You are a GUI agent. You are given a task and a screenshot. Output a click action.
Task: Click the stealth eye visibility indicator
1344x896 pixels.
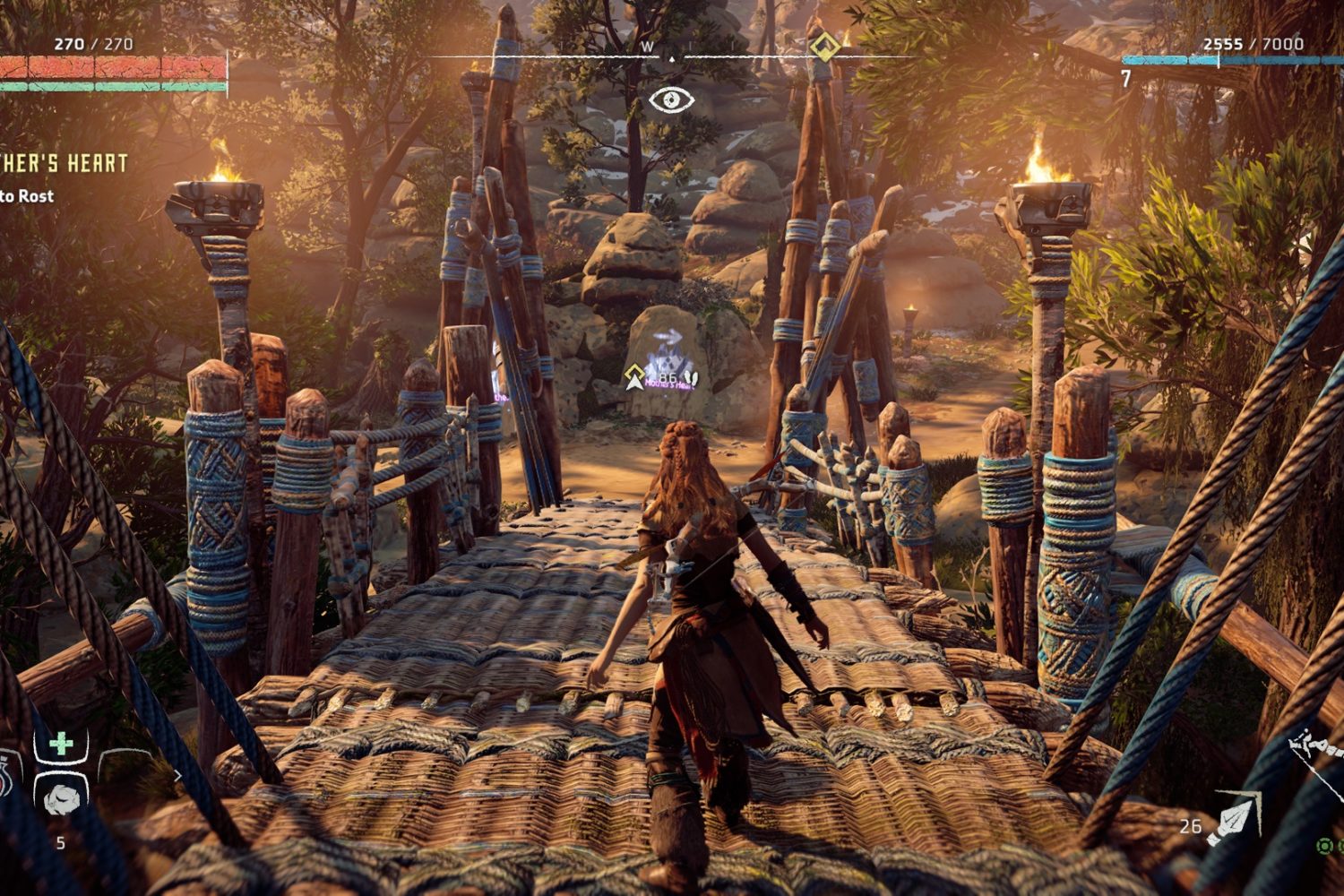[671, 99]
